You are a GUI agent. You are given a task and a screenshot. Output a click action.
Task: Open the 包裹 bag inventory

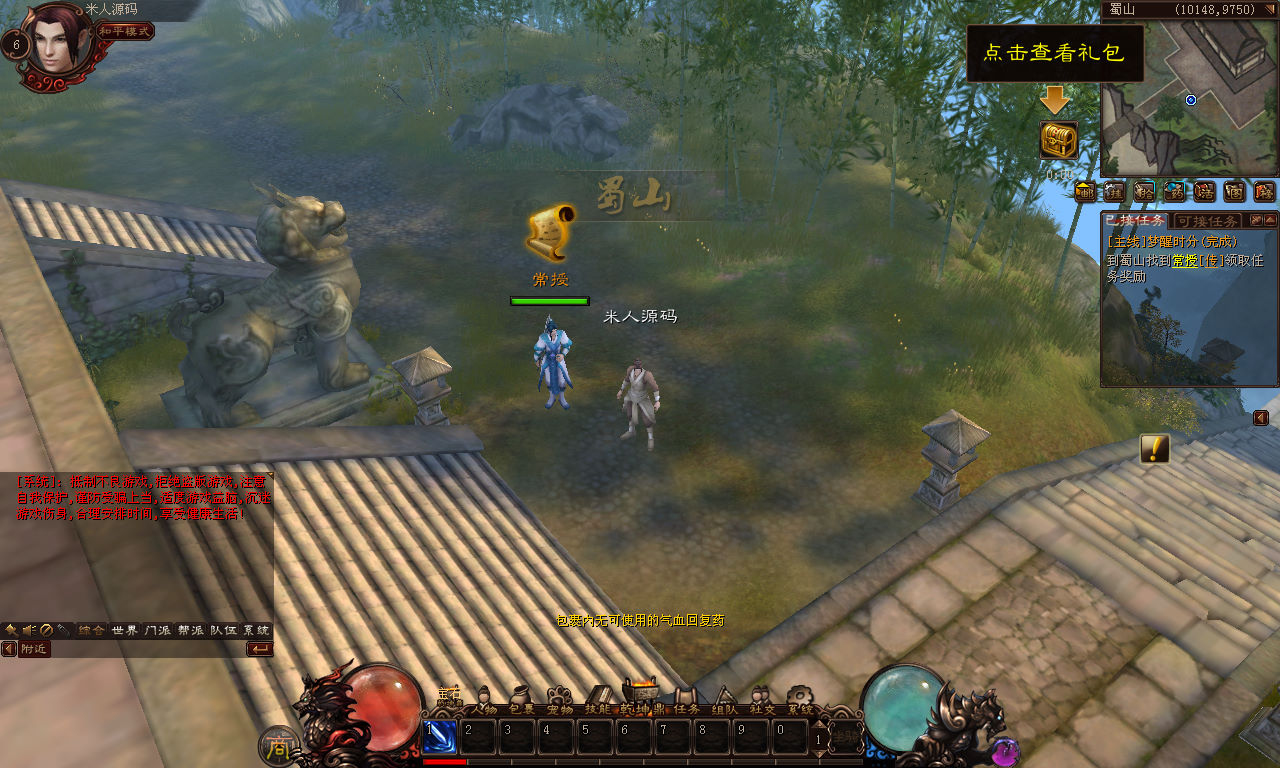tap(522, 701)
